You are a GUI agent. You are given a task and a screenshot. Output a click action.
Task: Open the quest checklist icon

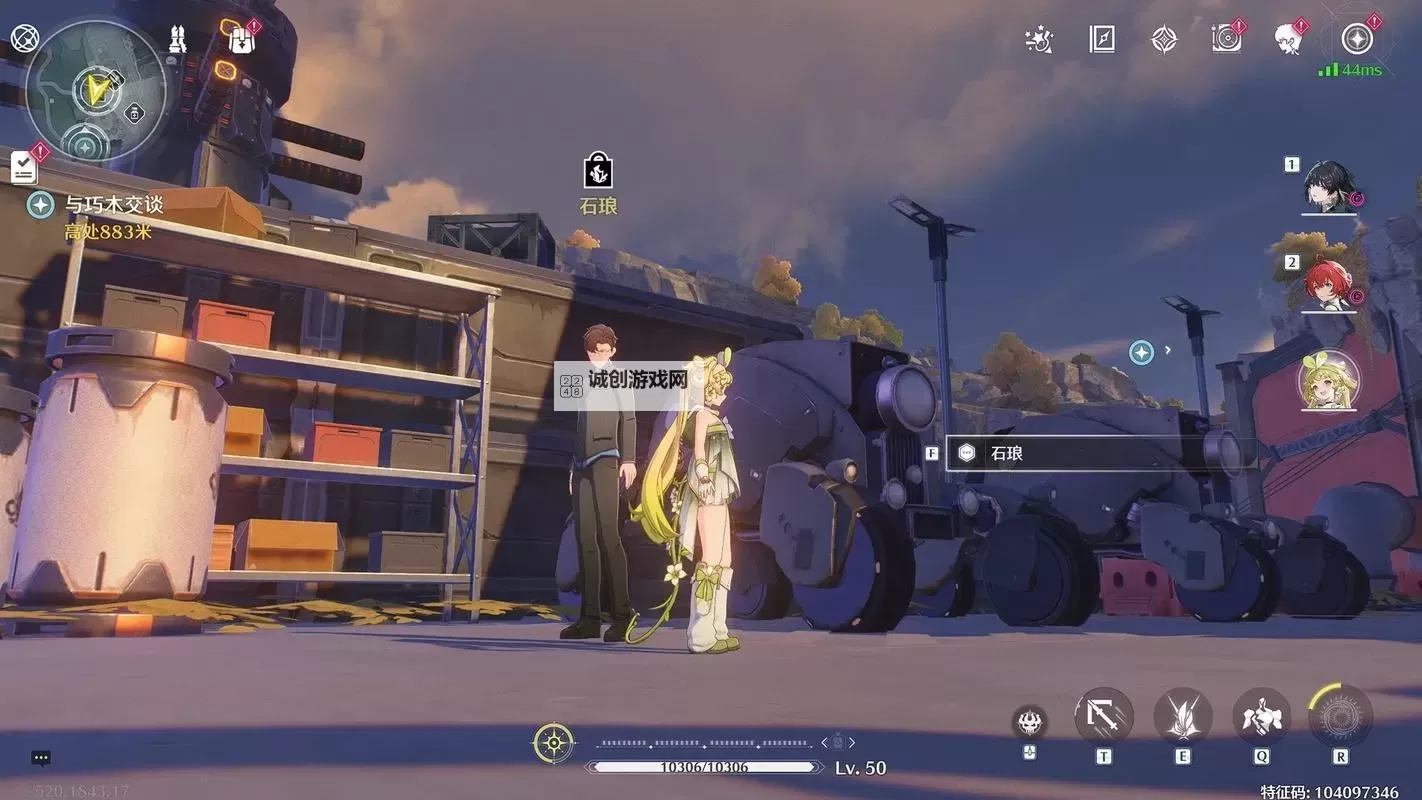(24, 167)
